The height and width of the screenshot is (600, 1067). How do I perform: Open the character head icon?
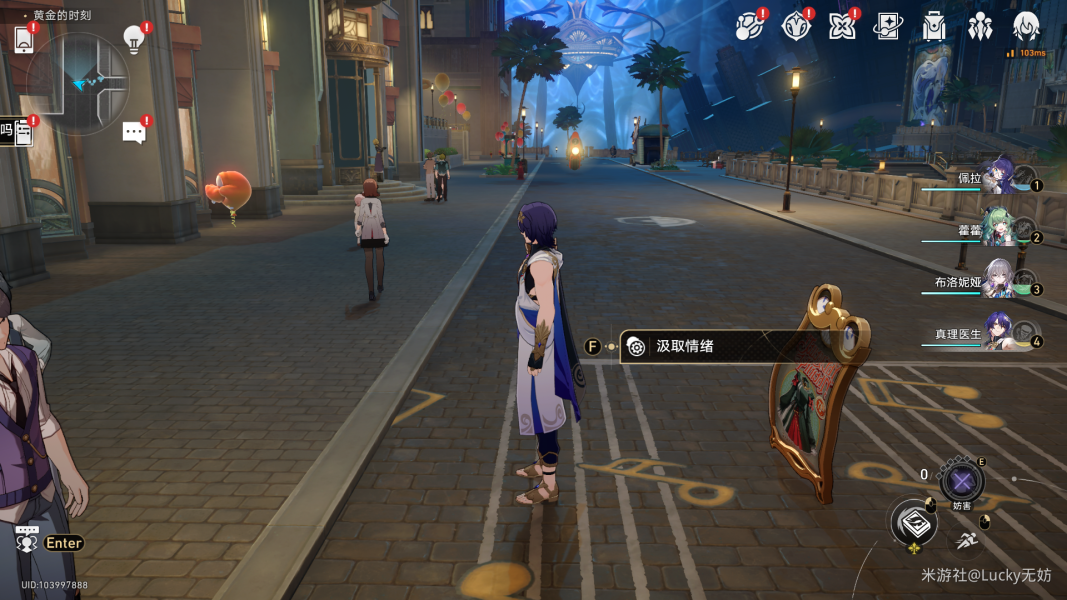point(1026,27)
